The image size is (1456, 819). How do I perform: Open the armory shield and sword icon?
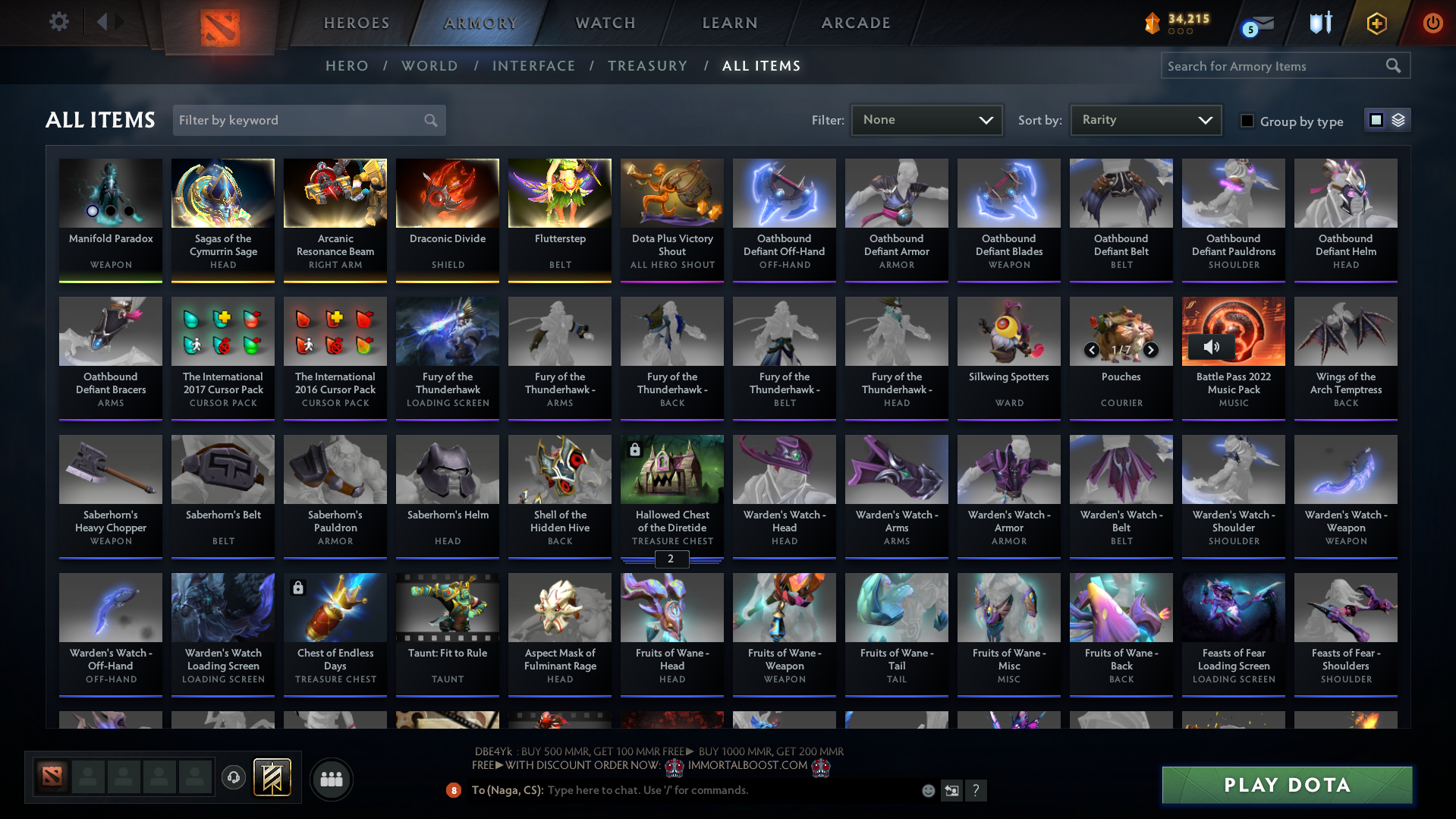pyautogui.click(x=1320, y=23)
